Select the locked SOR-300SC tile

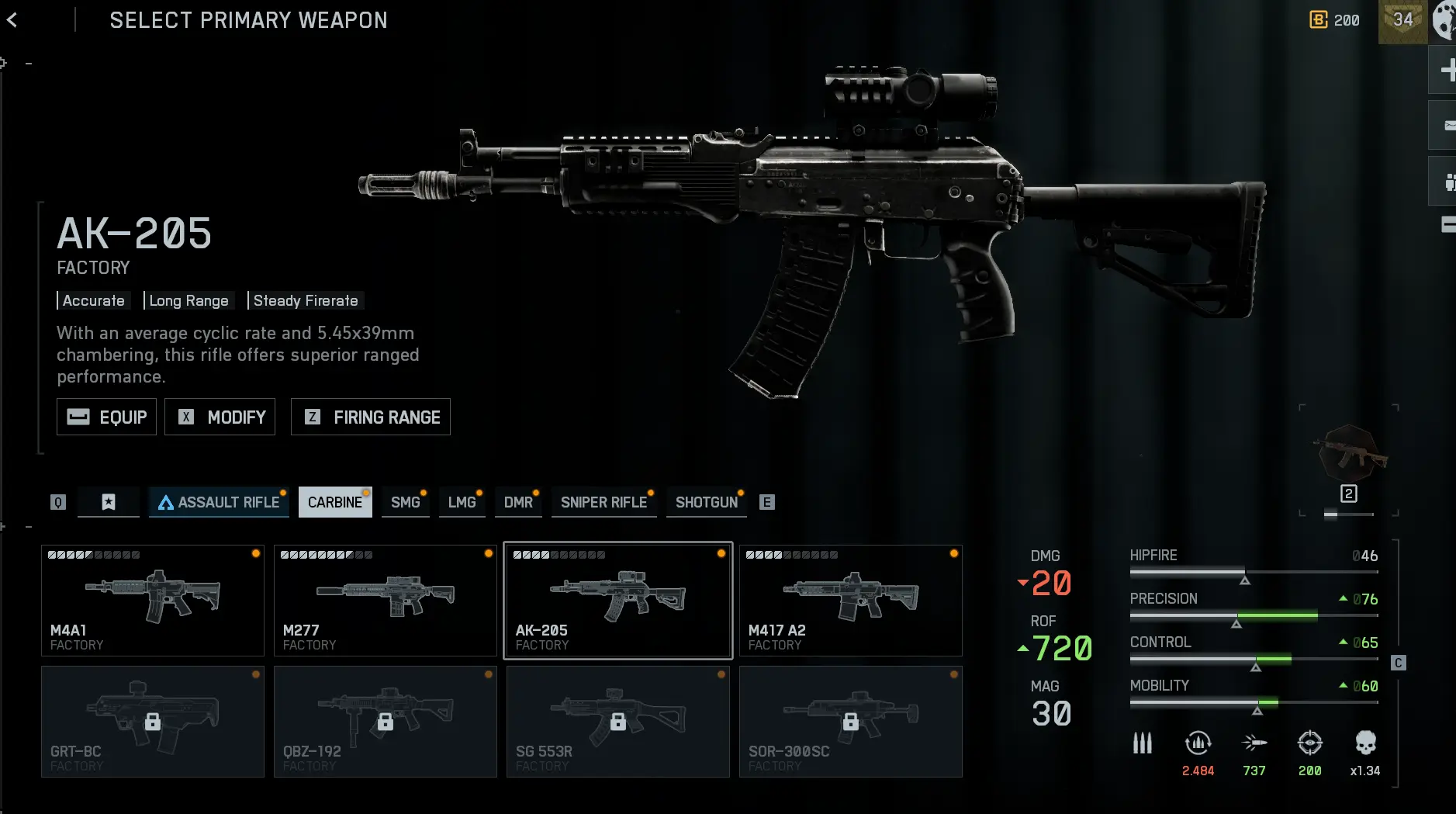[851, 722]
